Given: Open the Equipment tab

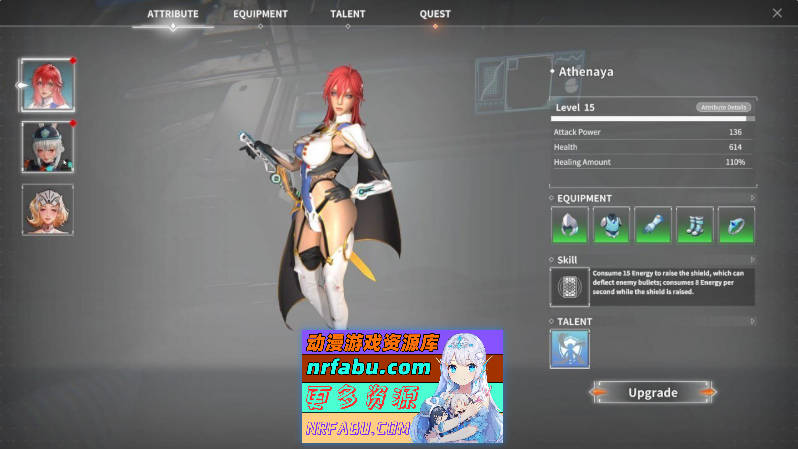Looking at the screenshot, I should click(x=260, y=14).
